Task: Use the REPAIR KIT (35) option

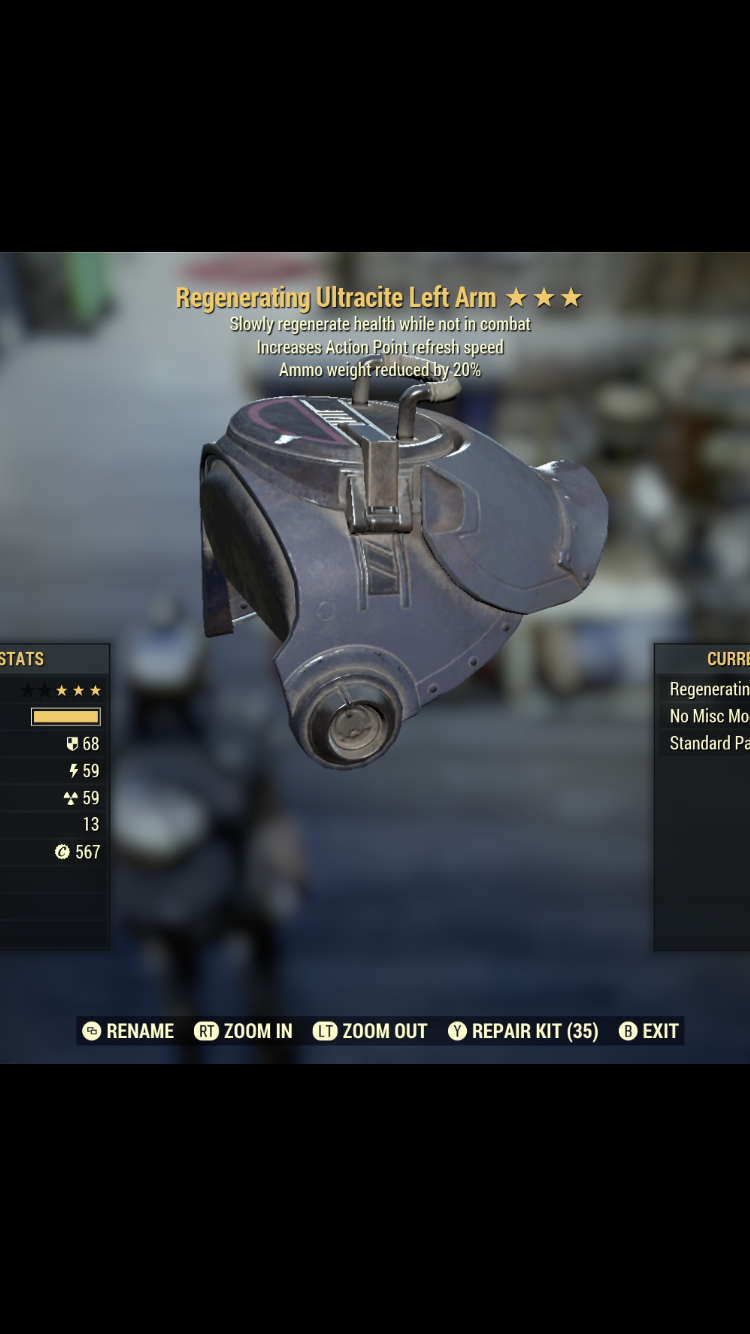Action: (523, 1031)
